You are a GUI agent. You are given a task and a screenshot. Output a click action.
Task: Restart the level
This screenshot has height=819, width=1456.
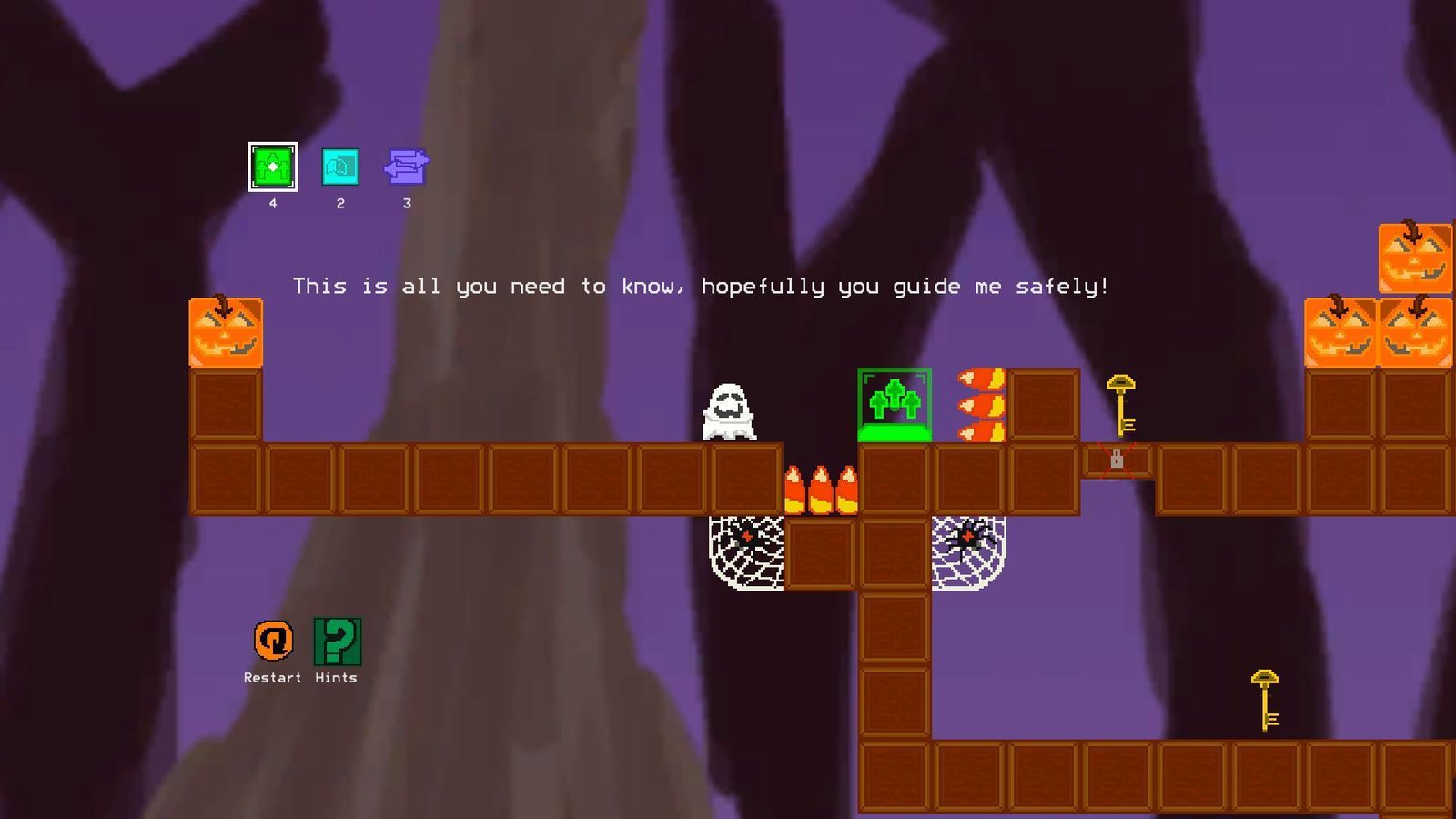point(273,641)
